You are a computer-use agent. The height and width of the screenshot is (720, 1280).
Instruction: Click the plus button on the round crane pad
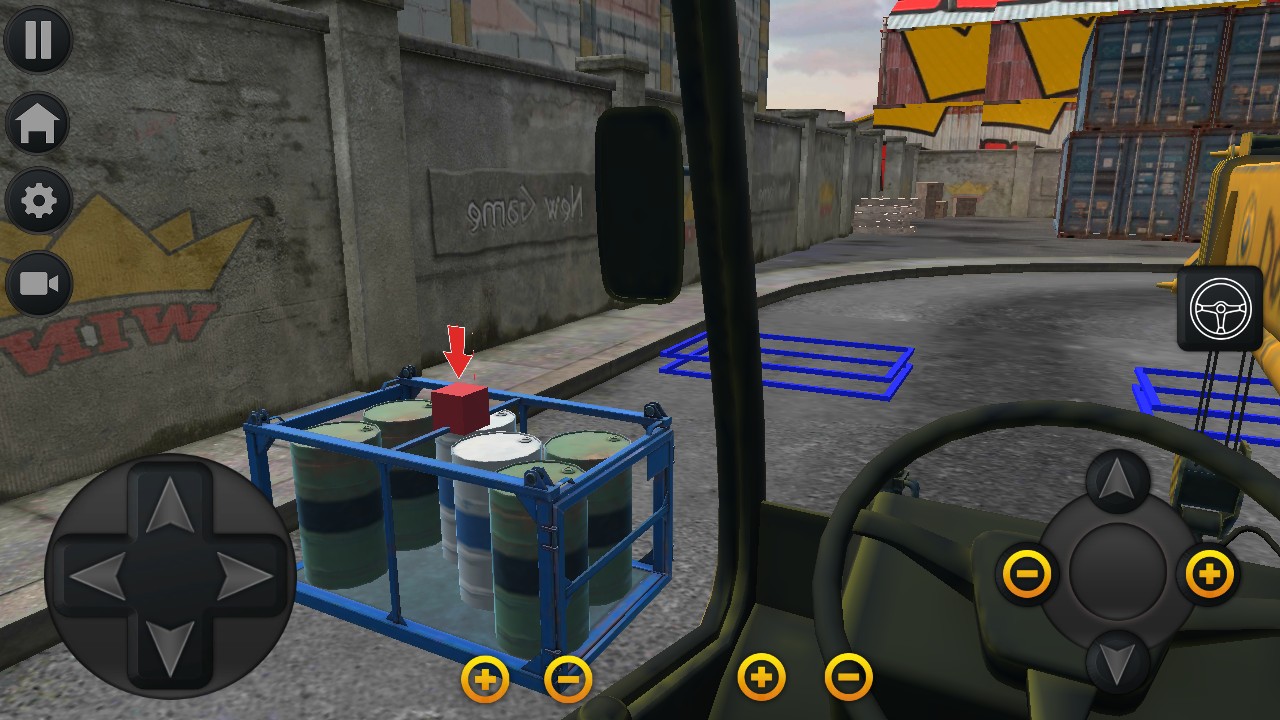[x=1209, y=574]
